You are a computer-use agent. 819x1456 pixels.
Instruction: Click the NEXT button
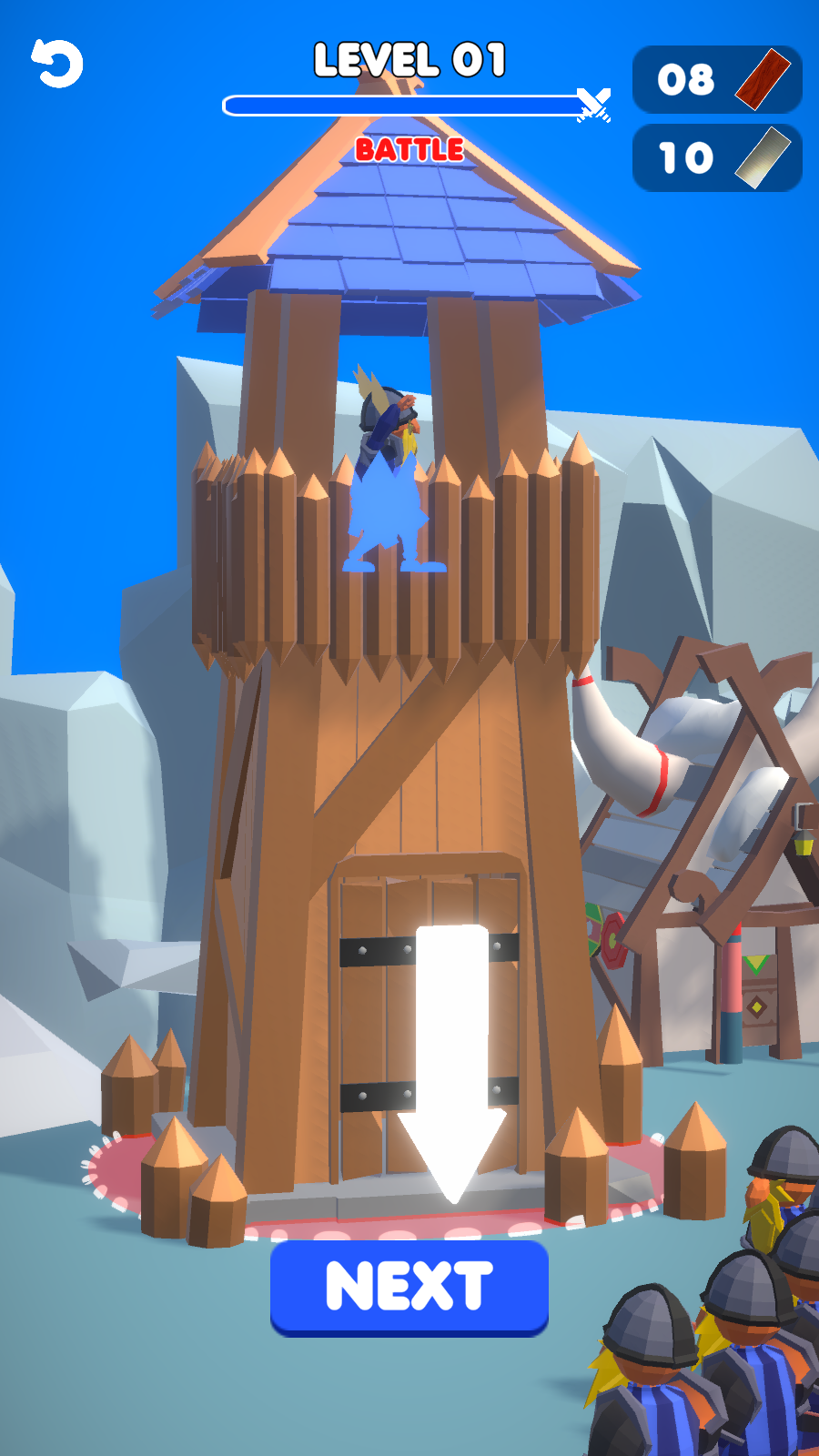point(409,1287)
